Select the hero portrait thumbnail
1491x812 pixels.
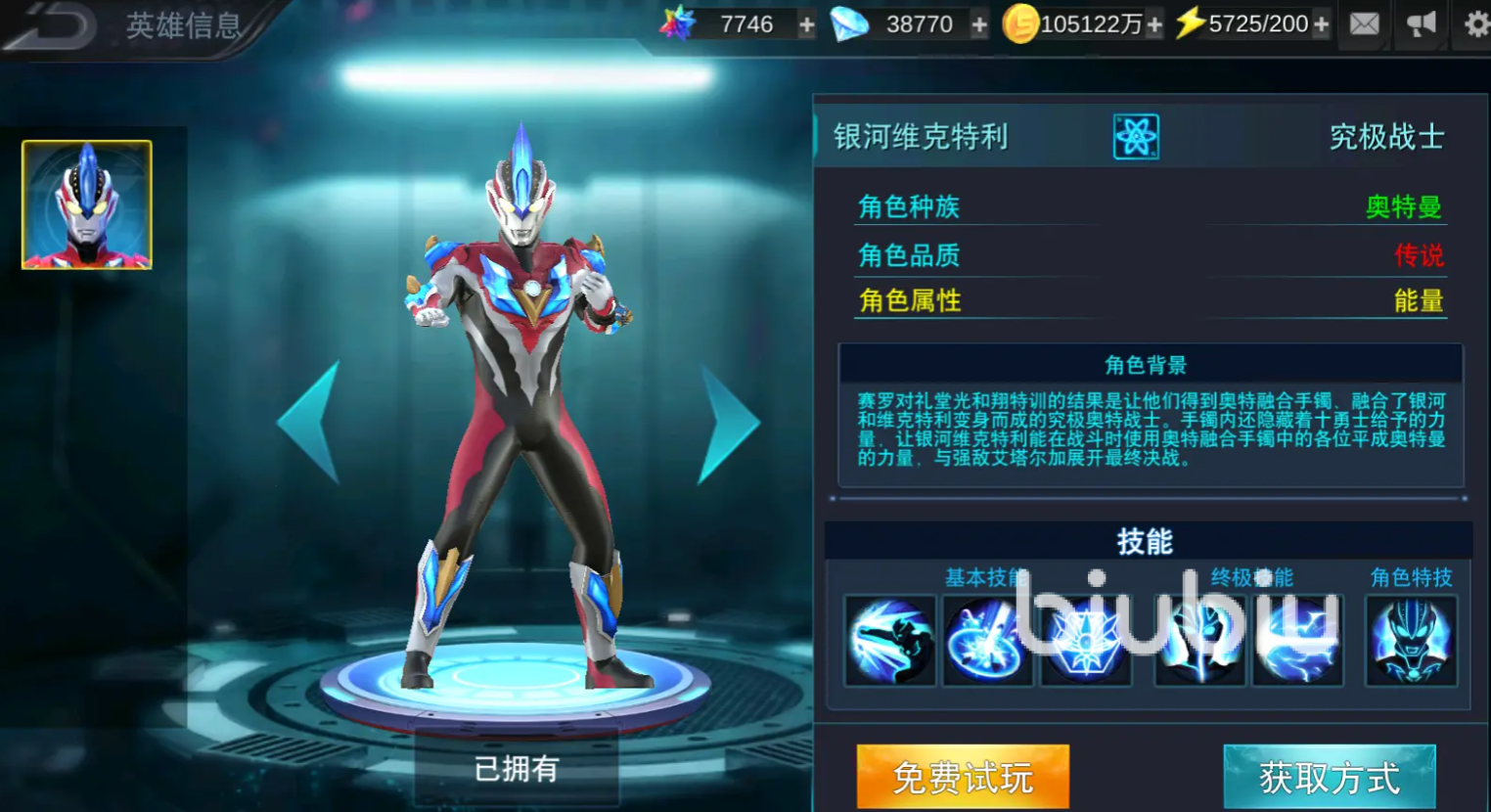[84, 204]
